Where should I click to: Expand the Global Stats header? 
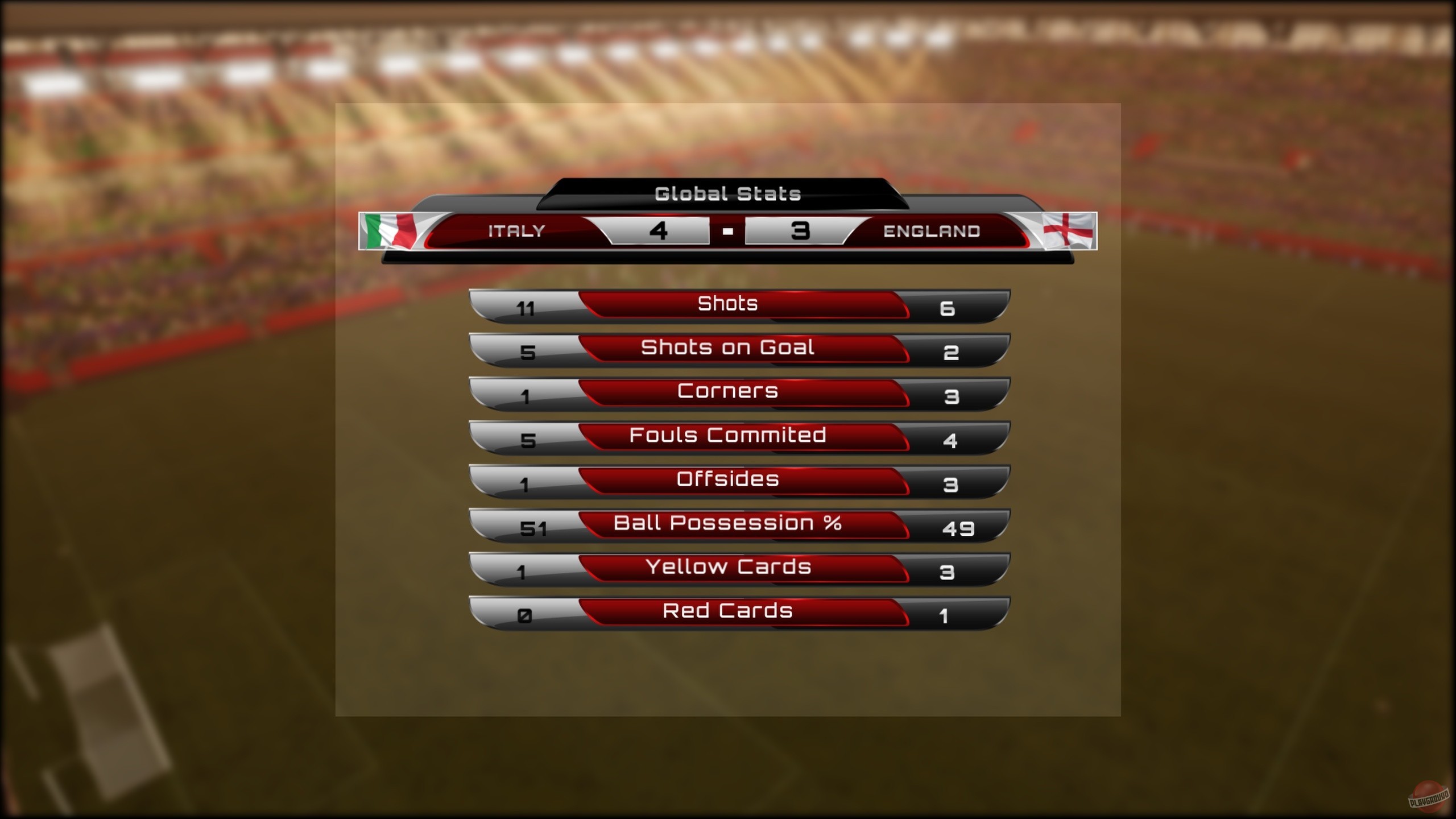pos(728,193)
